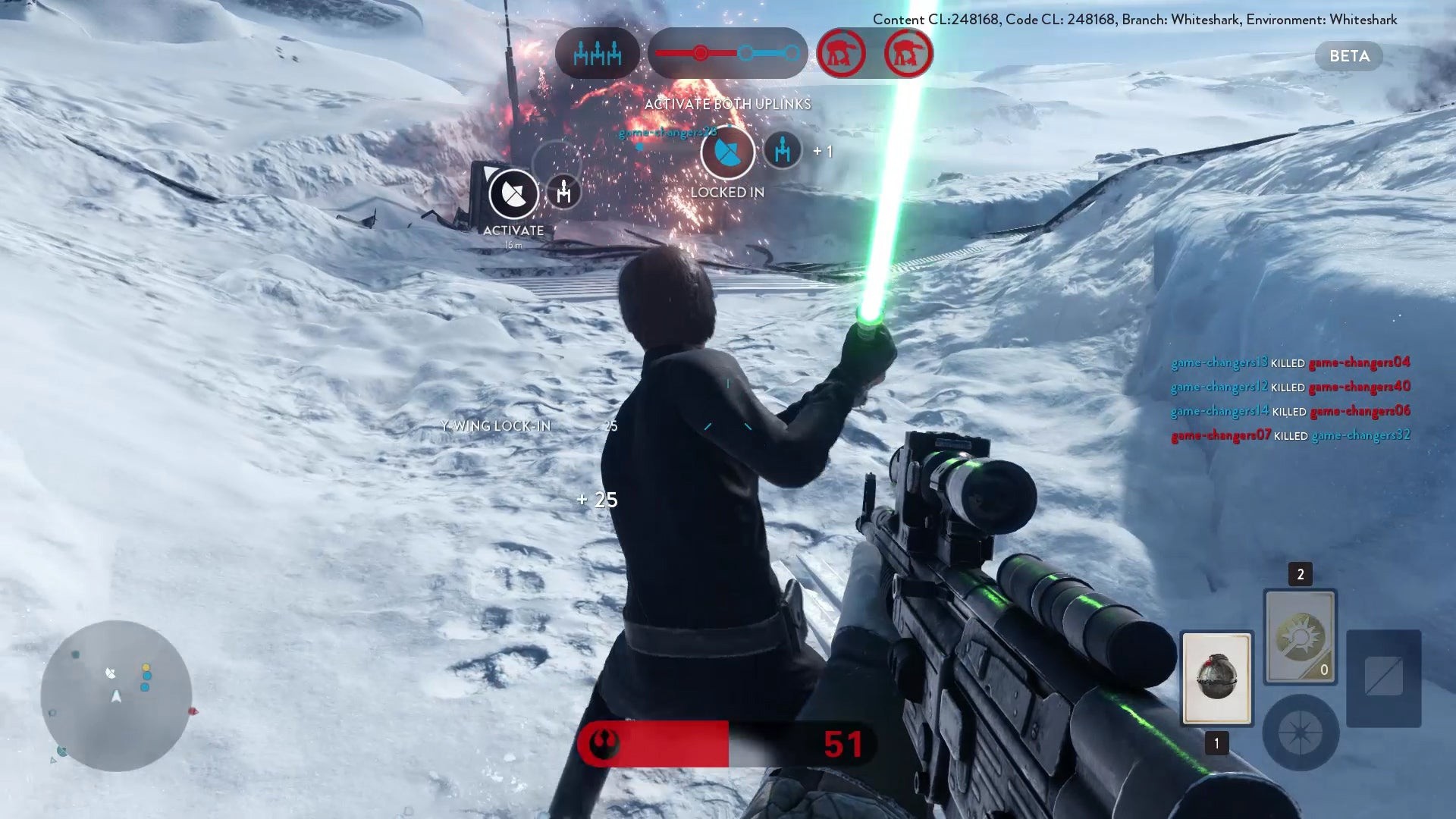Viewport: 1456px width, 819px height.
Task: Select the ACTIVATE uplink objective marker
Action: pos(513,194)
